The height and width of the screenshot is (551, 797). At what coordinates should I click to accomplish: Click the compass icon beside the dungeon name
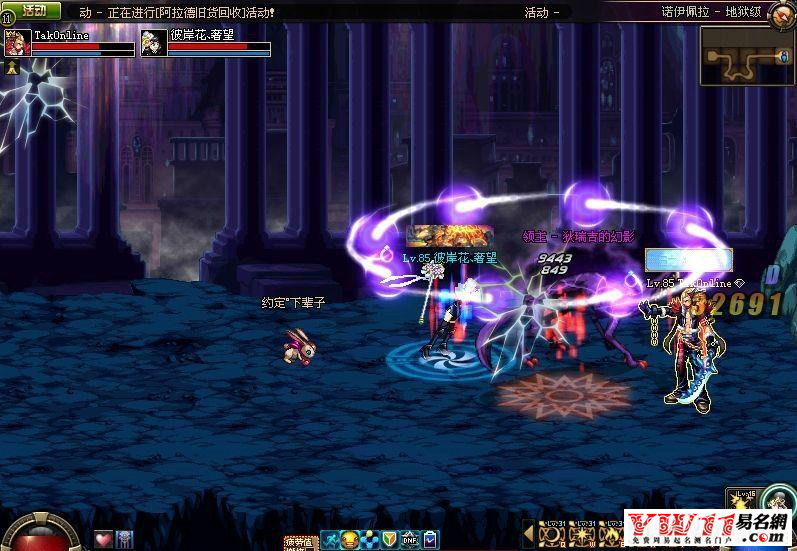(x=782, y=12)
